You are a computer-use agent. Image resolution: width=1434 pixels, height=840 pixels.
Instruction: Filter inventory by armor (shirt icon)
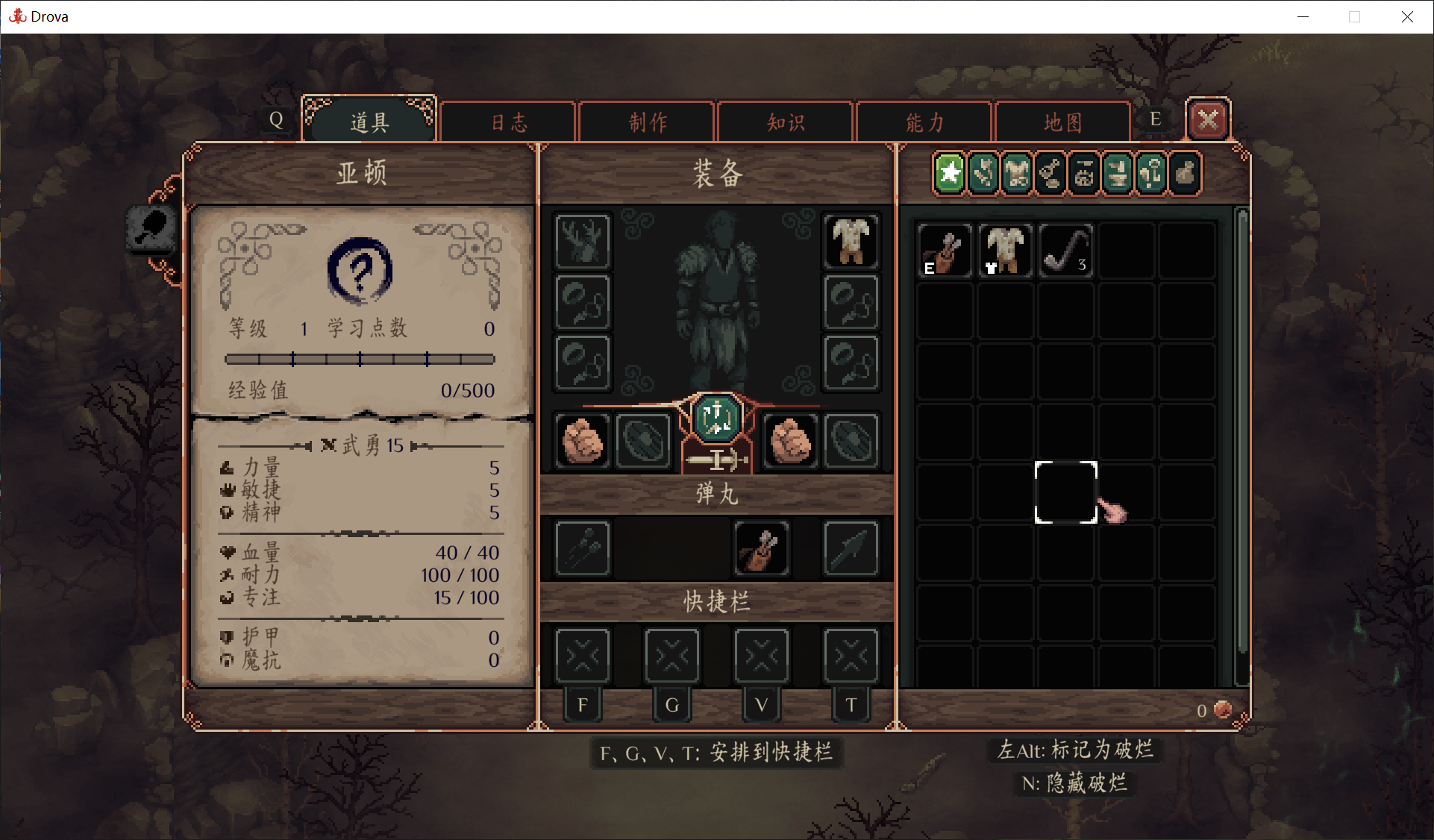tap(1017, 174)
